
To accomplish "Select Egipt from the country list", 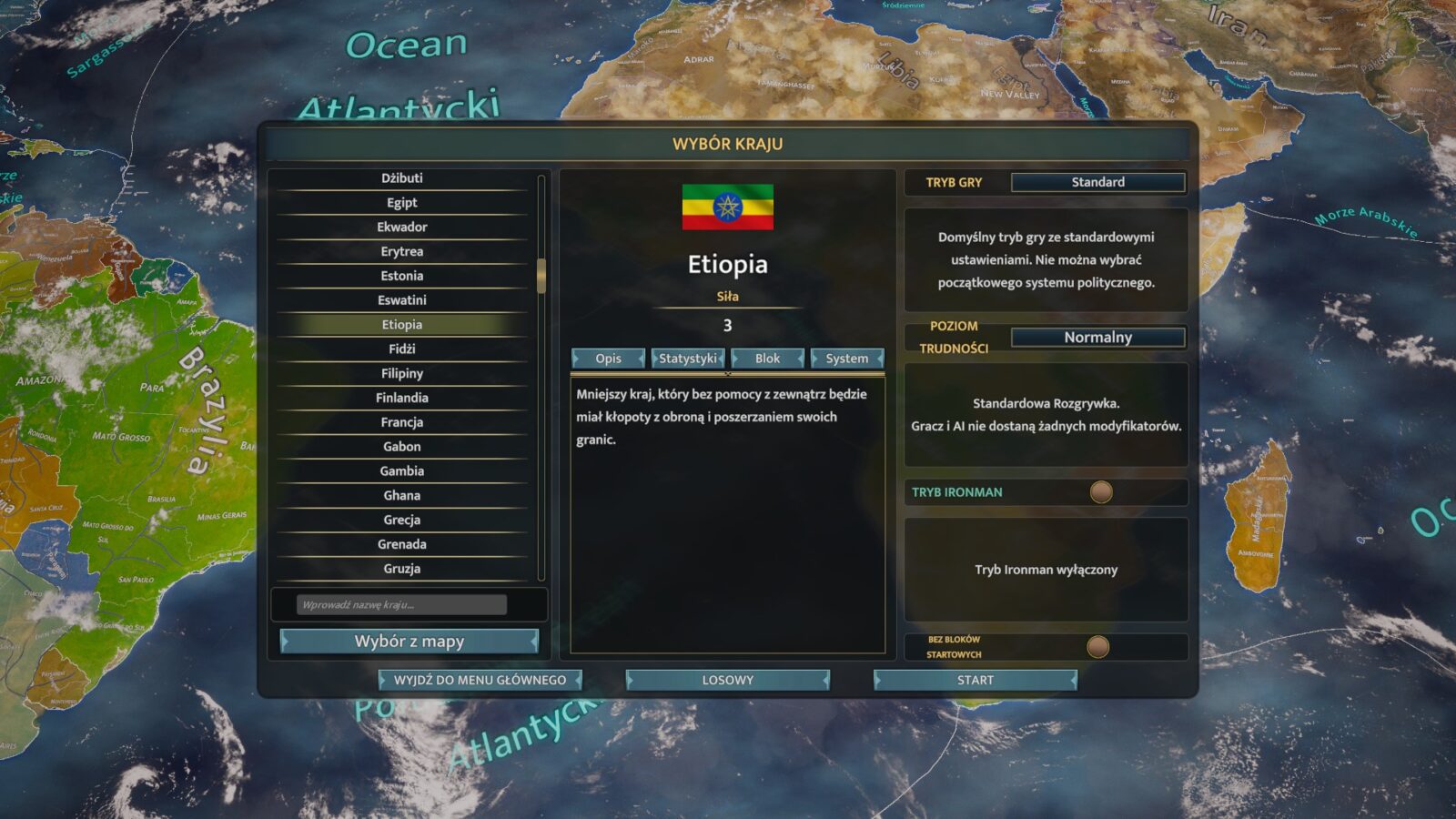I will click(x=401, y=203).
